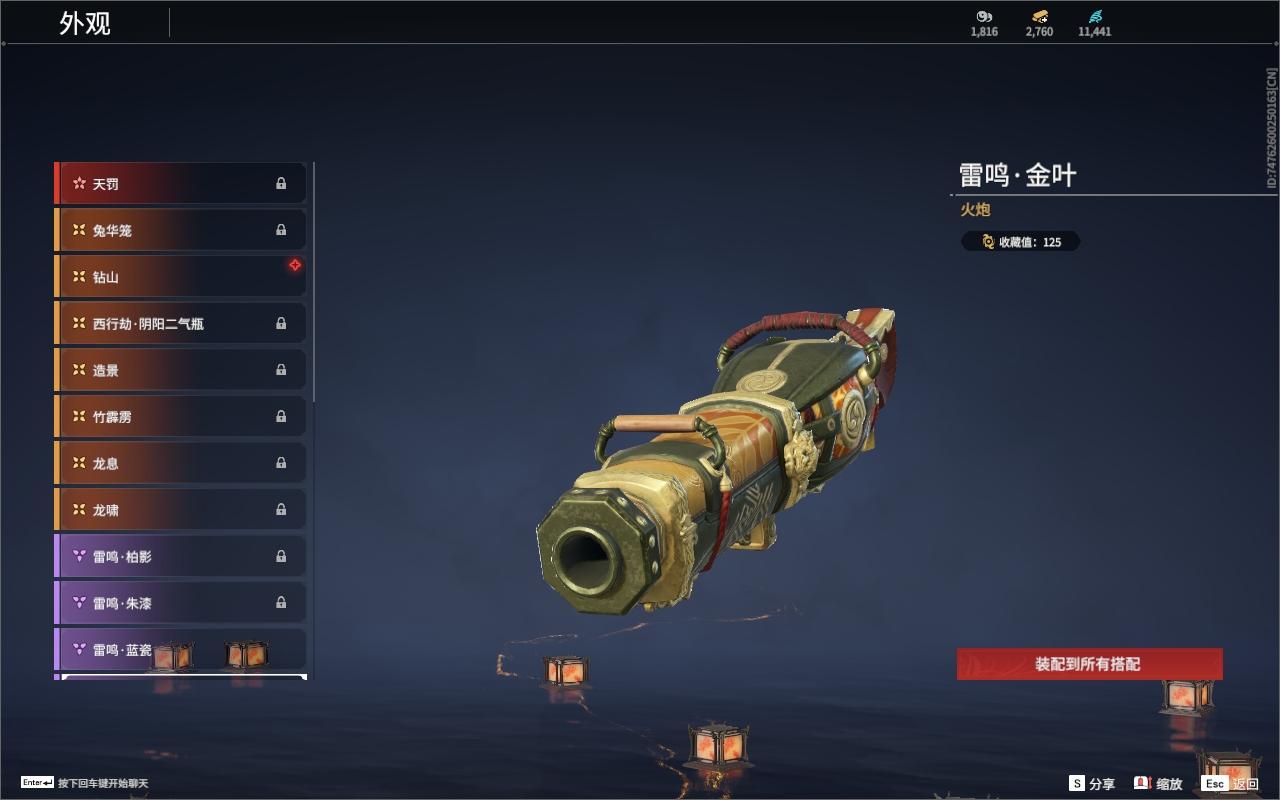
Task: Select the 竹霹雳 skin
Action: click(180, 417)
